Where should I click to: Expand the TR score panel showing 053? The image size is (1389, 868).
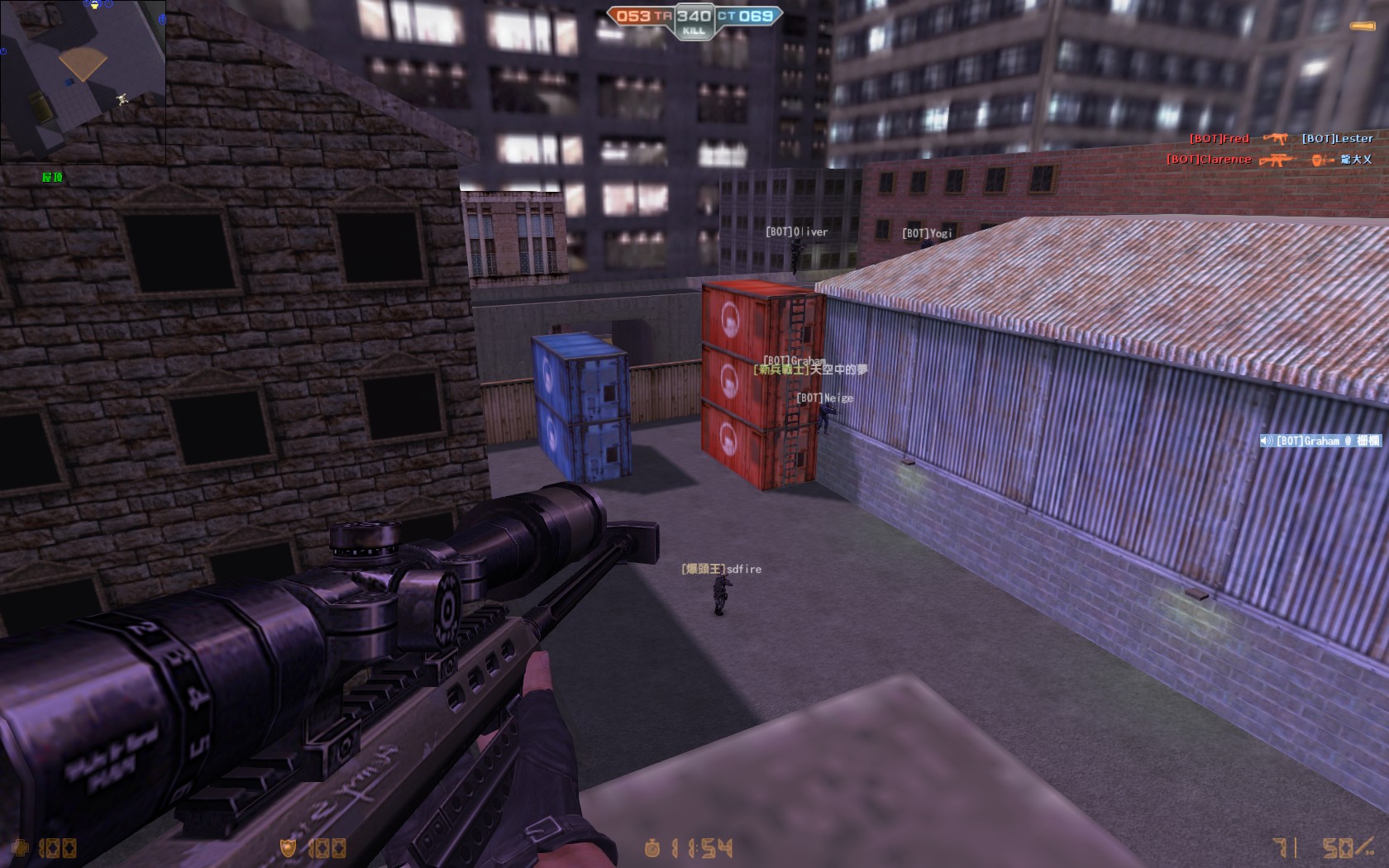(x=632, y=13)
